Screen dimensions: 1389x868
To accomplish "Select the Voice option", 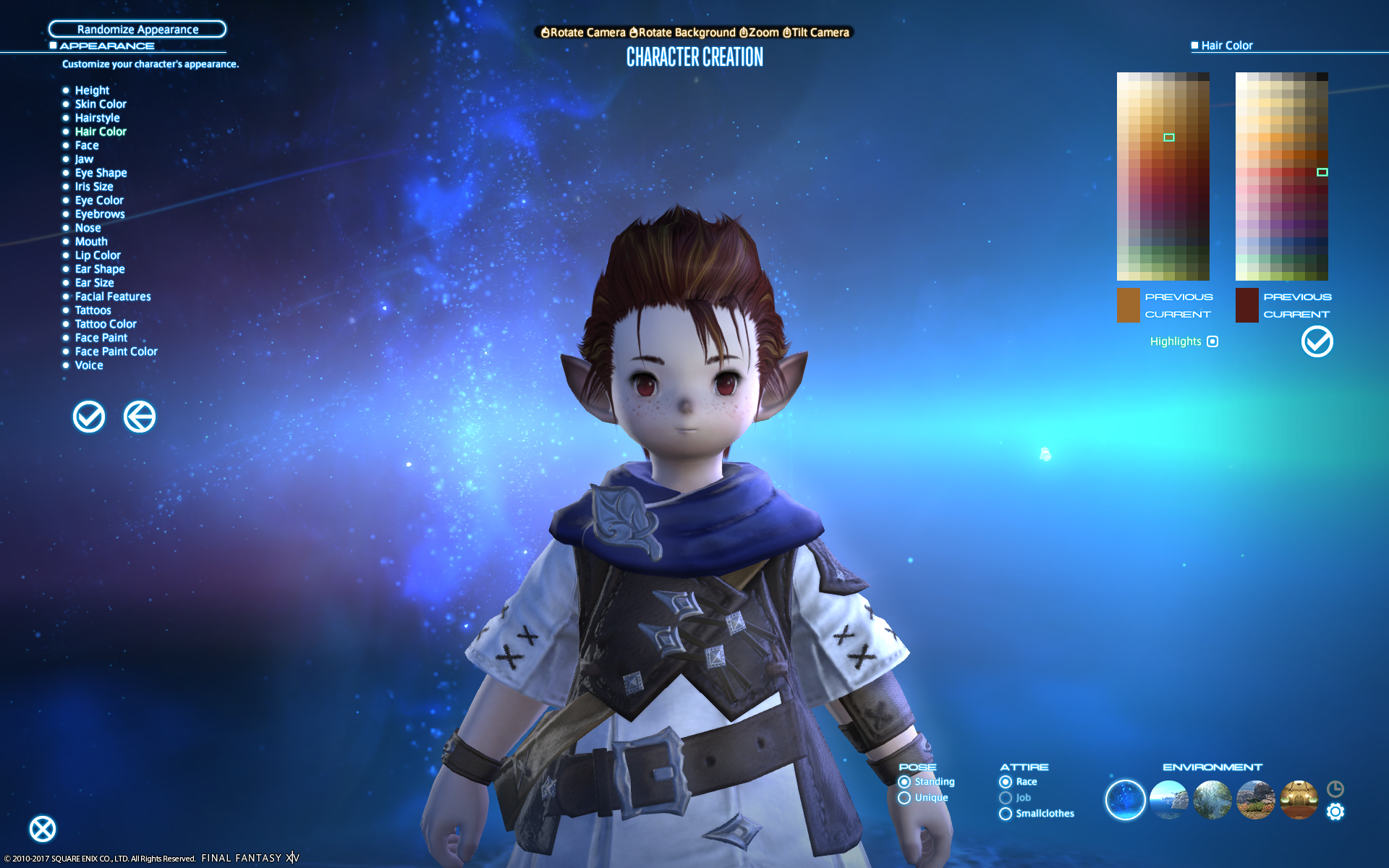I will tap(89, 365).
